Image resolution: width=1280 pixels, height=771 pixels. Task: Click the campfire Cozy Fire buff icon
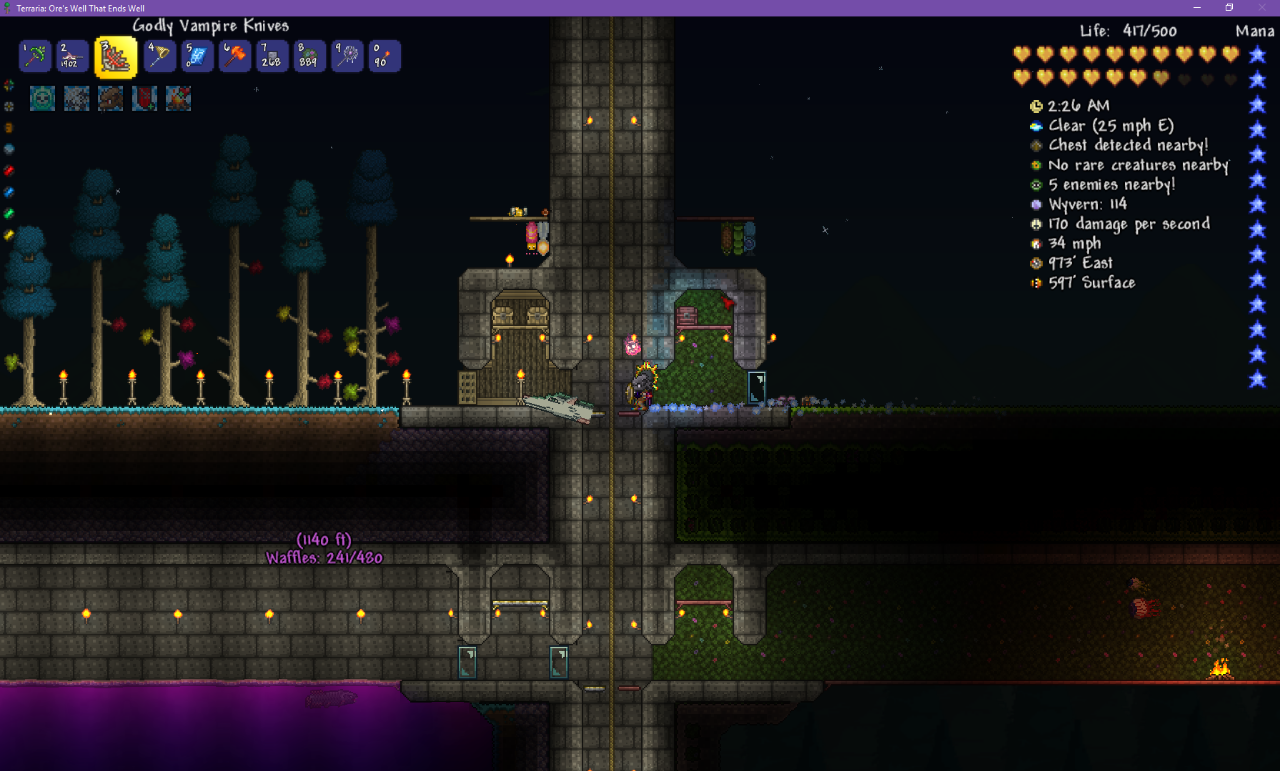pos(178,98)
